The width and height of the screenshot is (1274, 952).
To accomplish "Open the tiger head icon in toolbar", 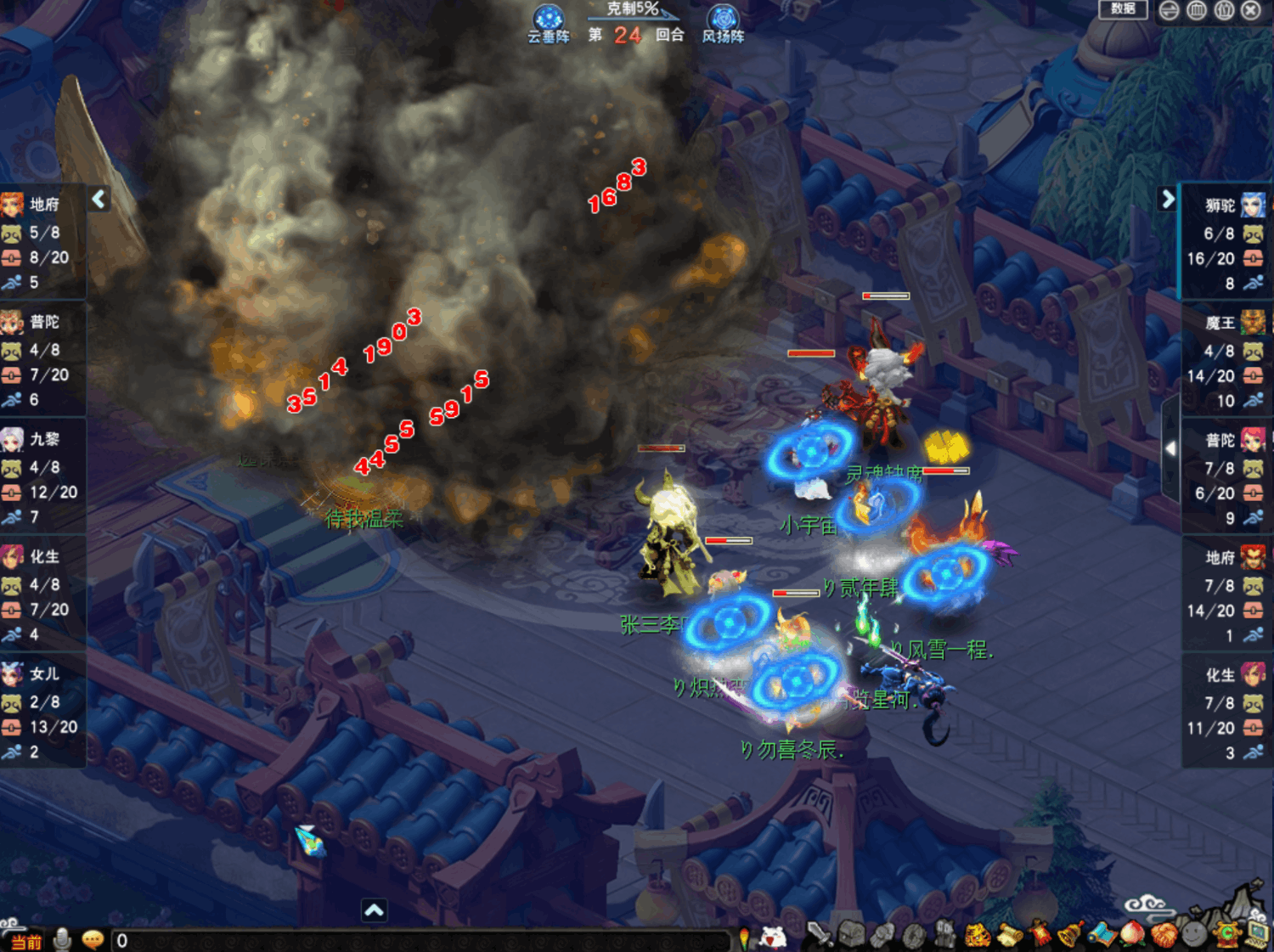I will click(977, 935).
